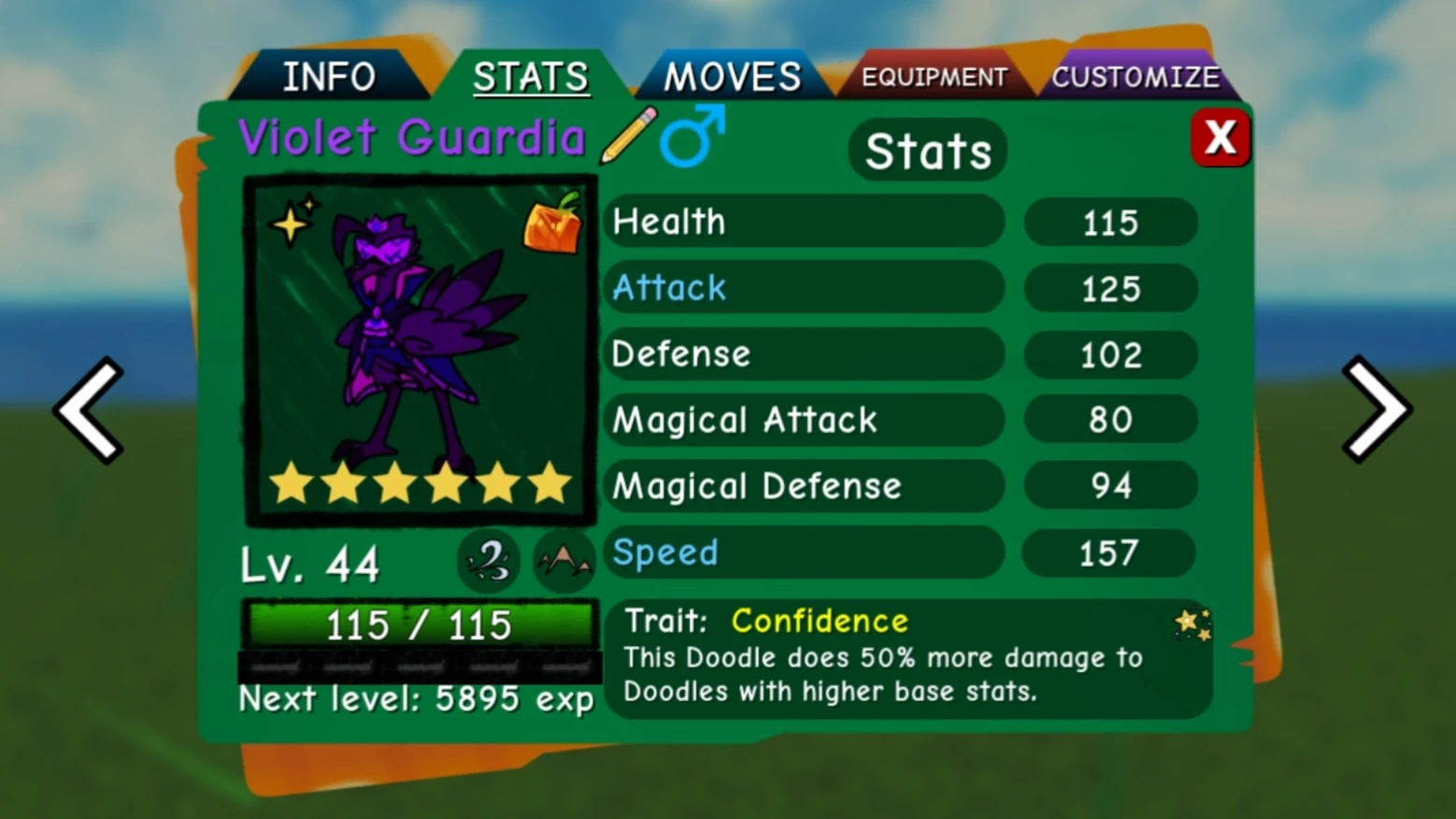Click the mountain terrain icon near the level
Screen dimensions: 1456x819
[x=564, y=558]
